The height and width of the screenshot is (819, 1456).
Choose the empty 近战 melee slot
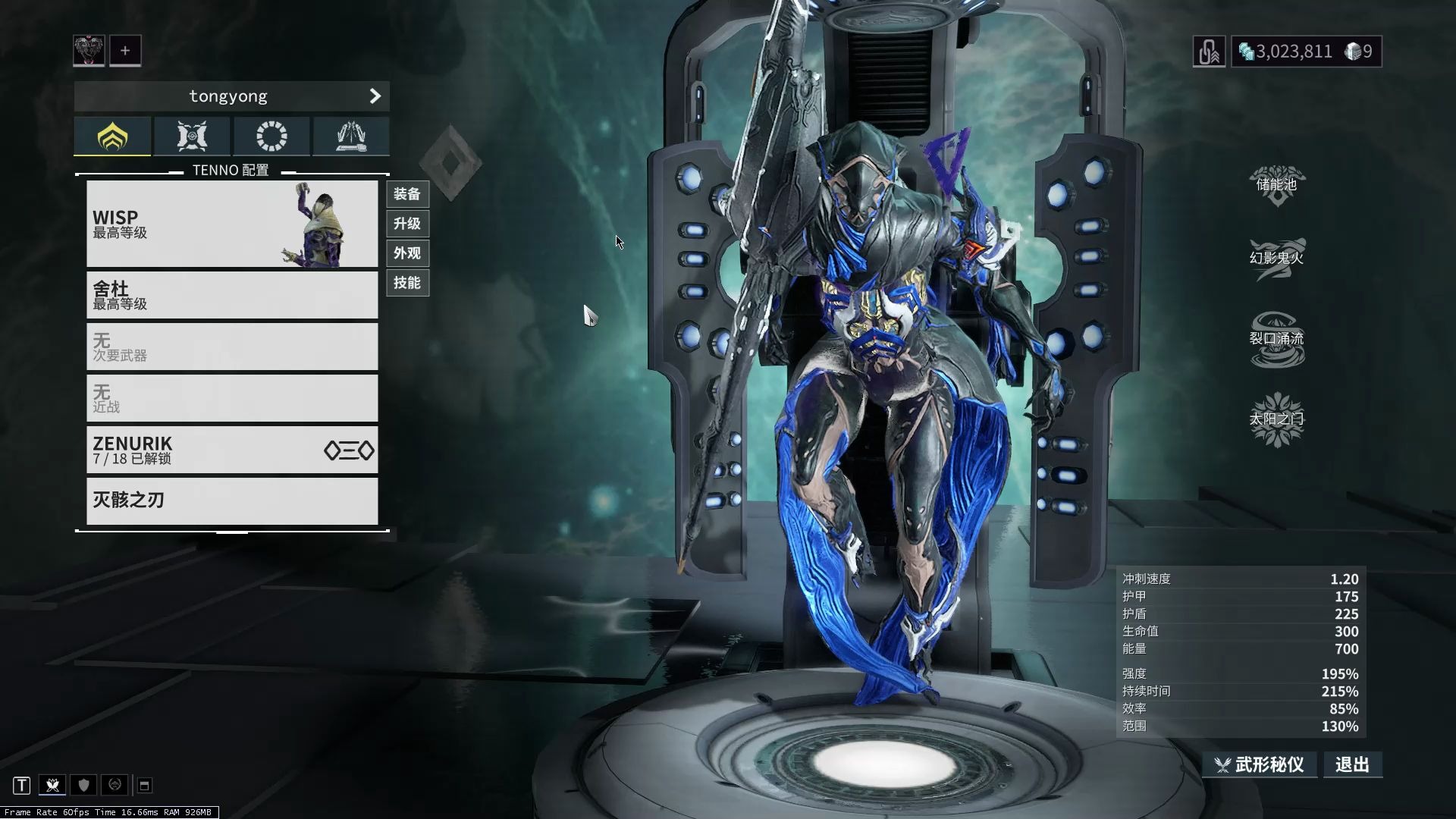coord(232,398)
